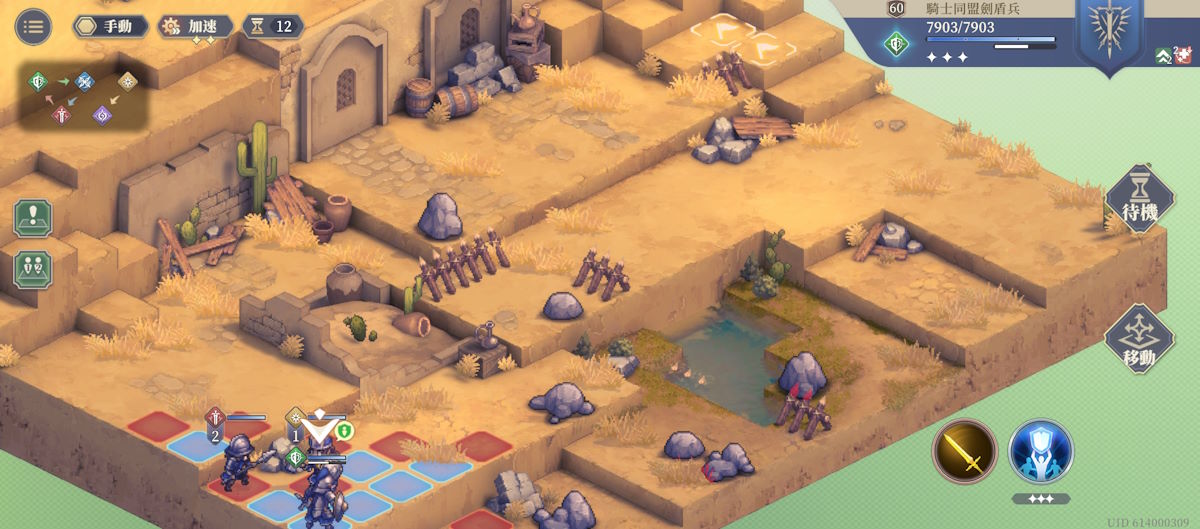Toggle the 手動 manual mode button
Viewport: 1200px width, 529px height.
point(111,26)
